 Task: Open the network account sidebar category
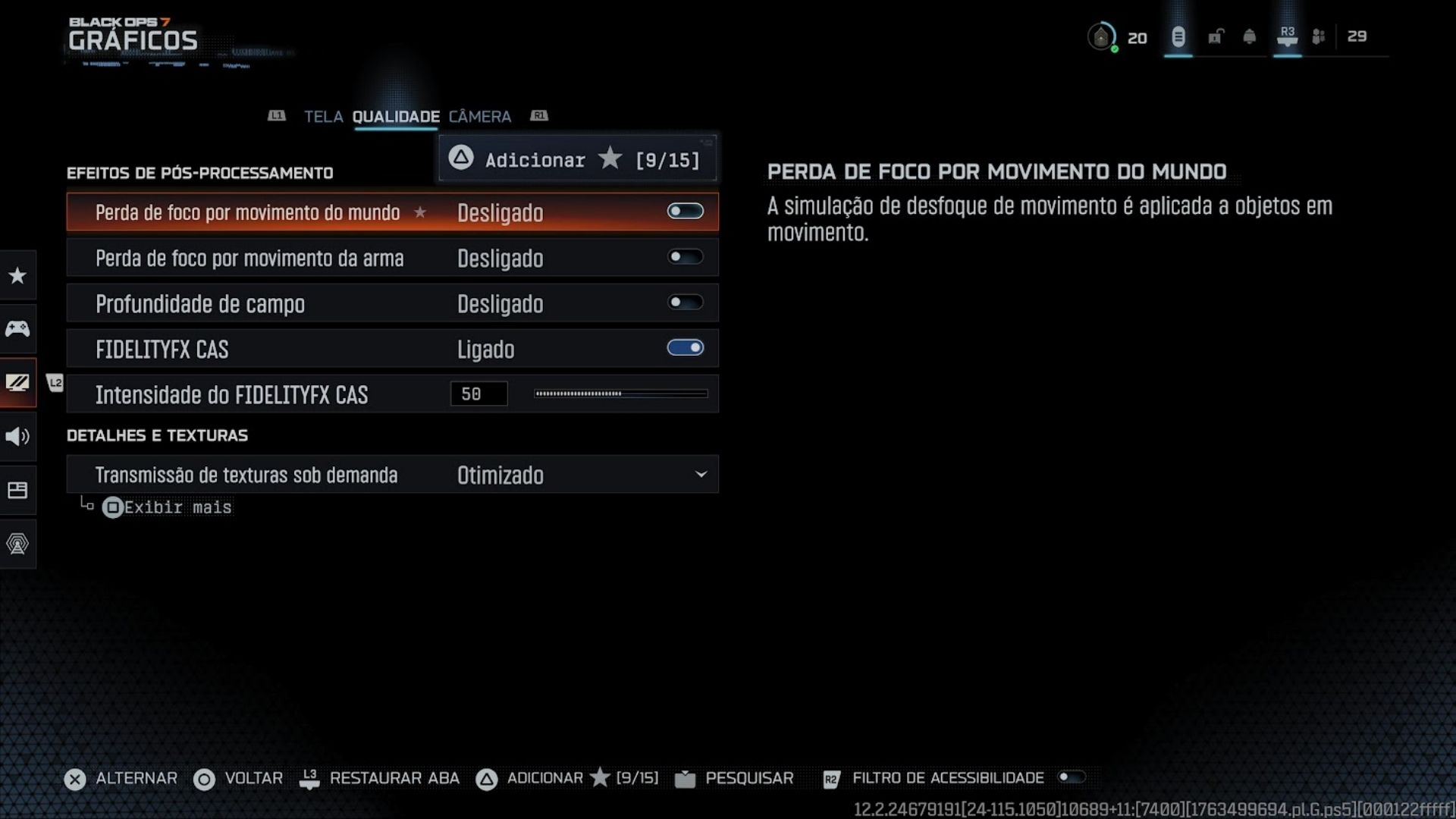[x=17, y=544]
